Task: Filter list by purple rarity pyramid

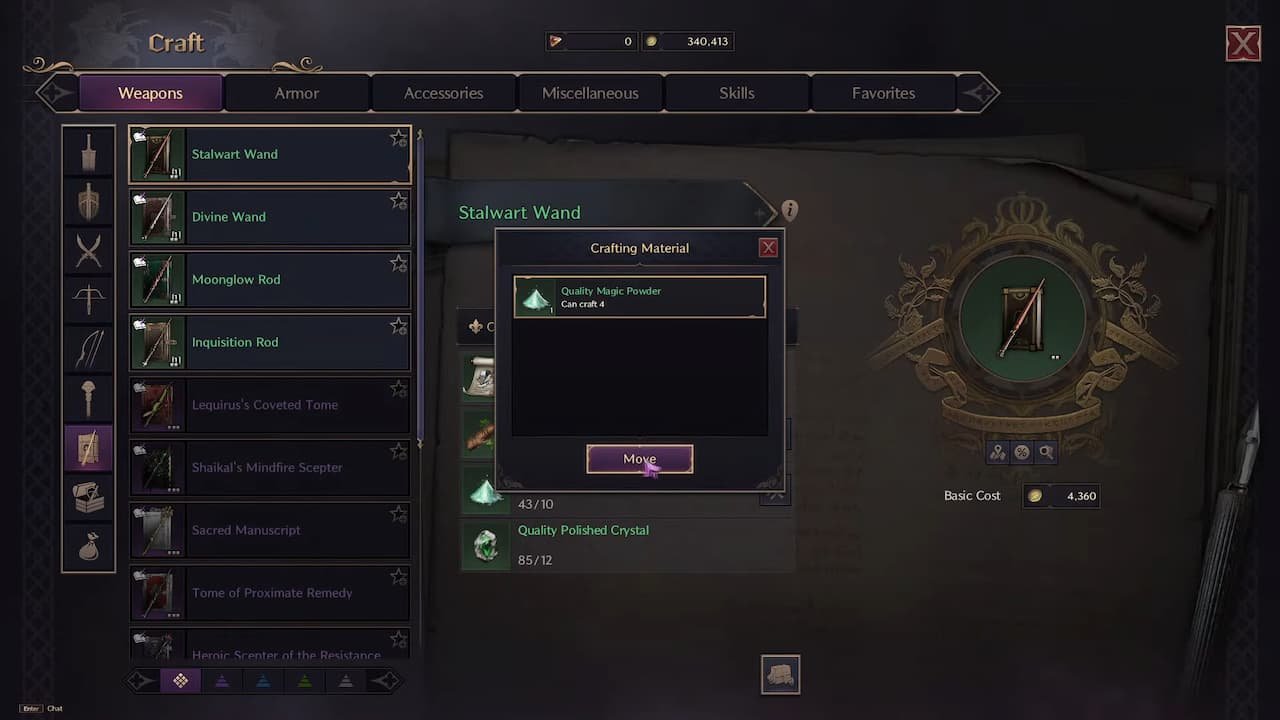Action: point(222,680)
